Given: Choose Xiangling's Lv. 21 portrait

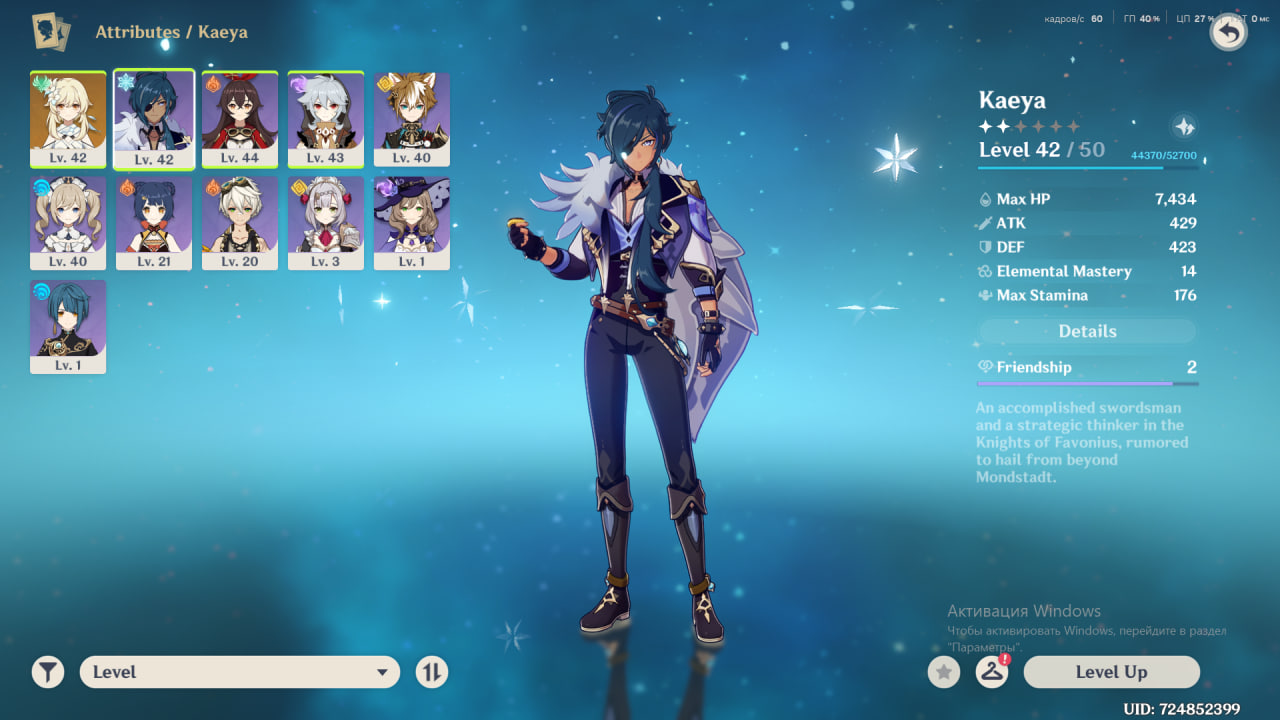Looking at the screenshot, I should coord(154,223).
